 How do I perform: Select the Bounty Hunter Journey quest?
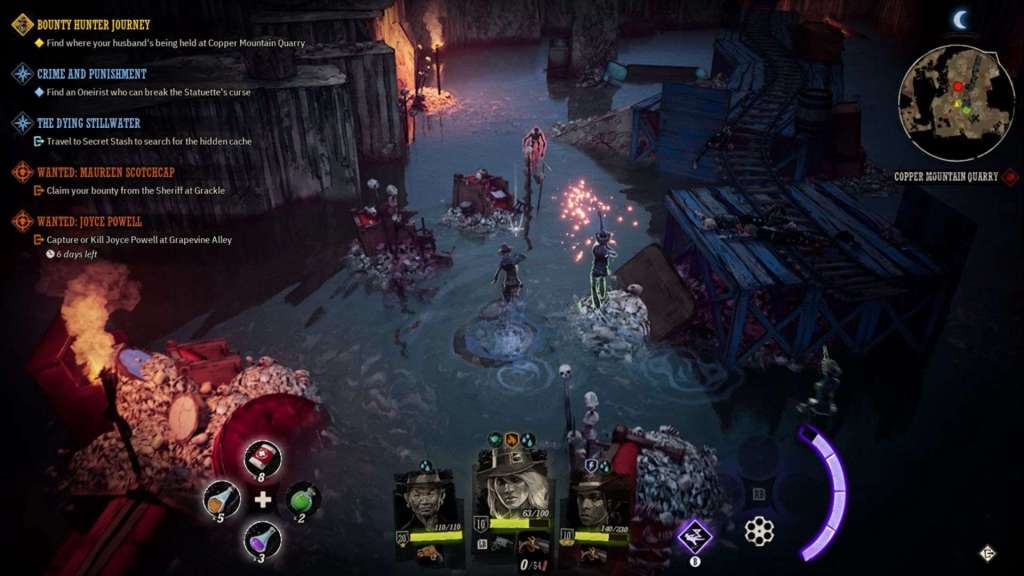[x=93, y=24]
